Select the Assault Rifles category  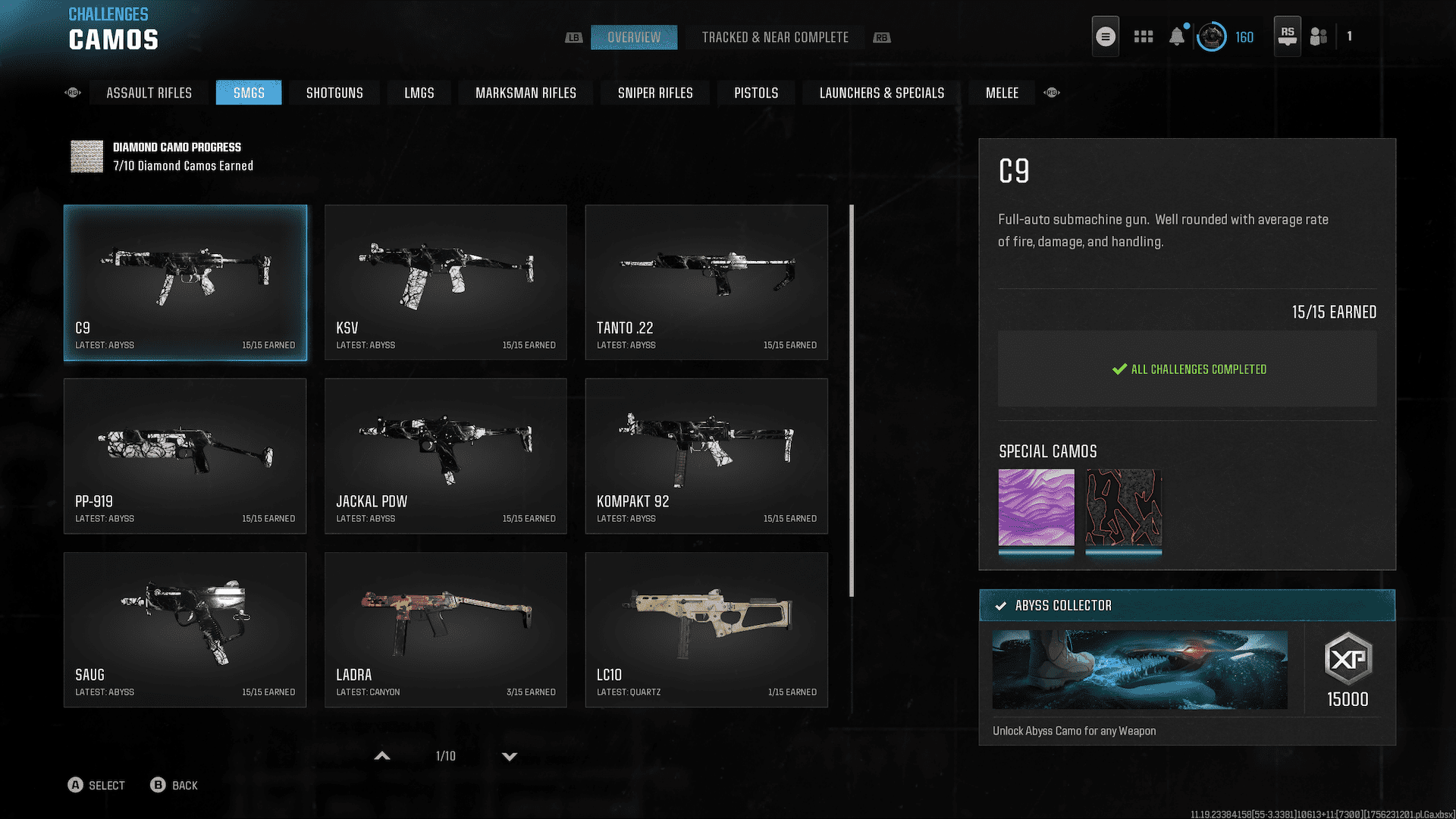(x=149, y=93)
